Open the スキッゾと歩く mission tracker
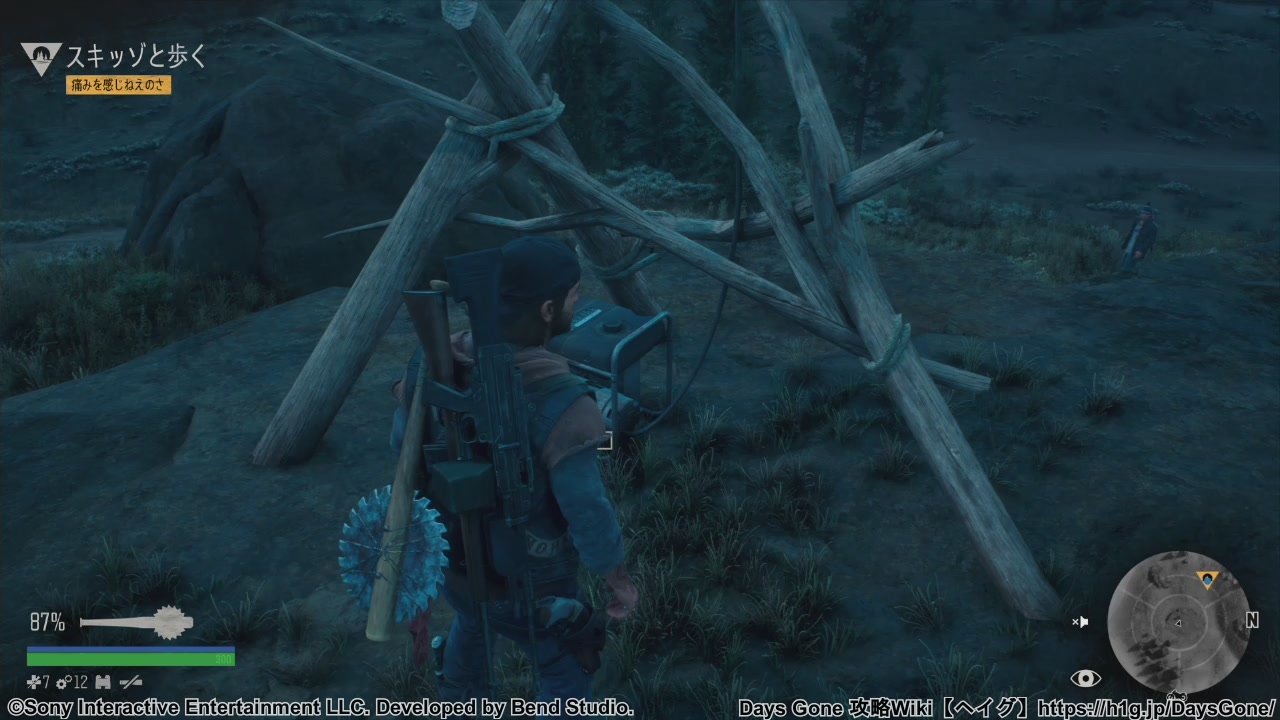Image resolution: width=1280 pixels, height=720 pixels. (x=136, y=57)
